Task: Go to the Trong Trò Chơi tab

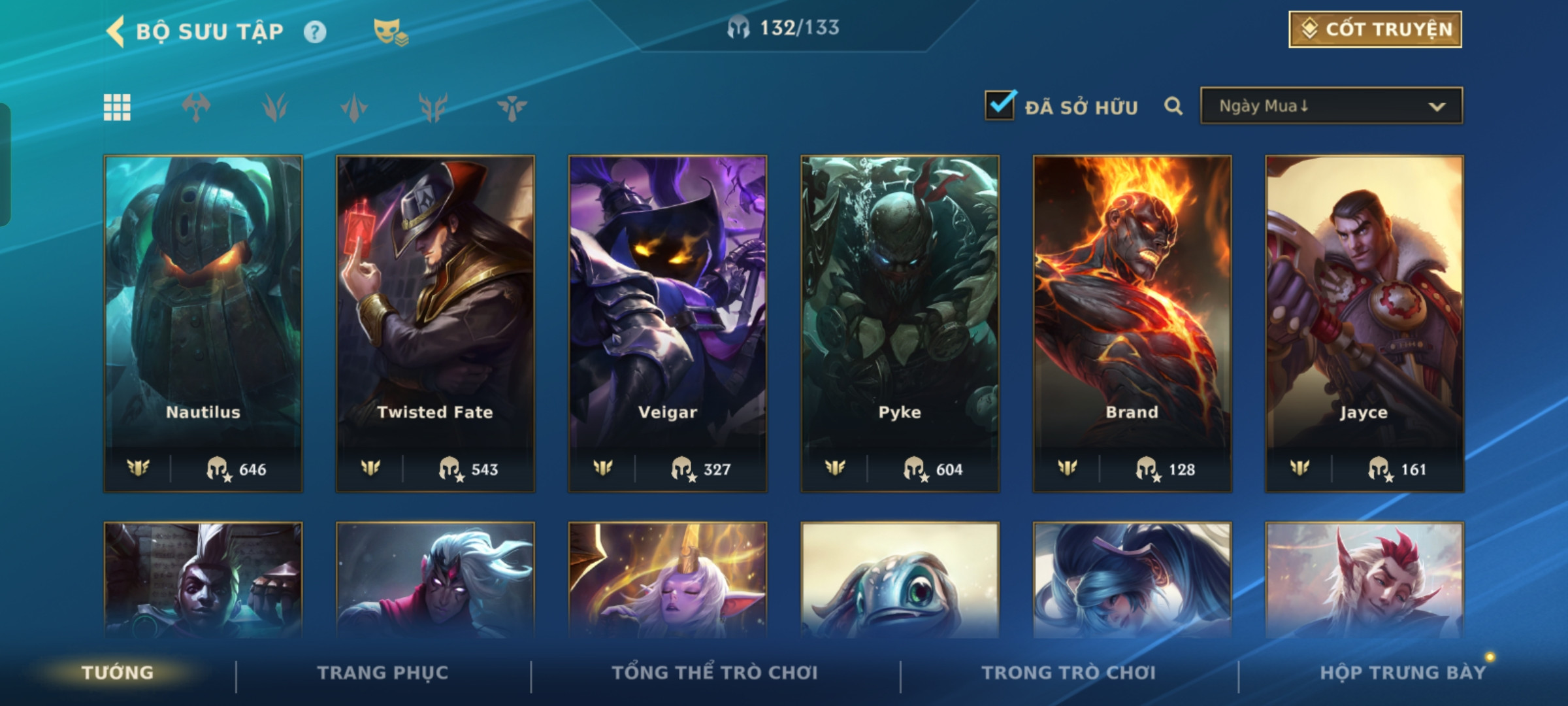Action: coord(1069,673)
